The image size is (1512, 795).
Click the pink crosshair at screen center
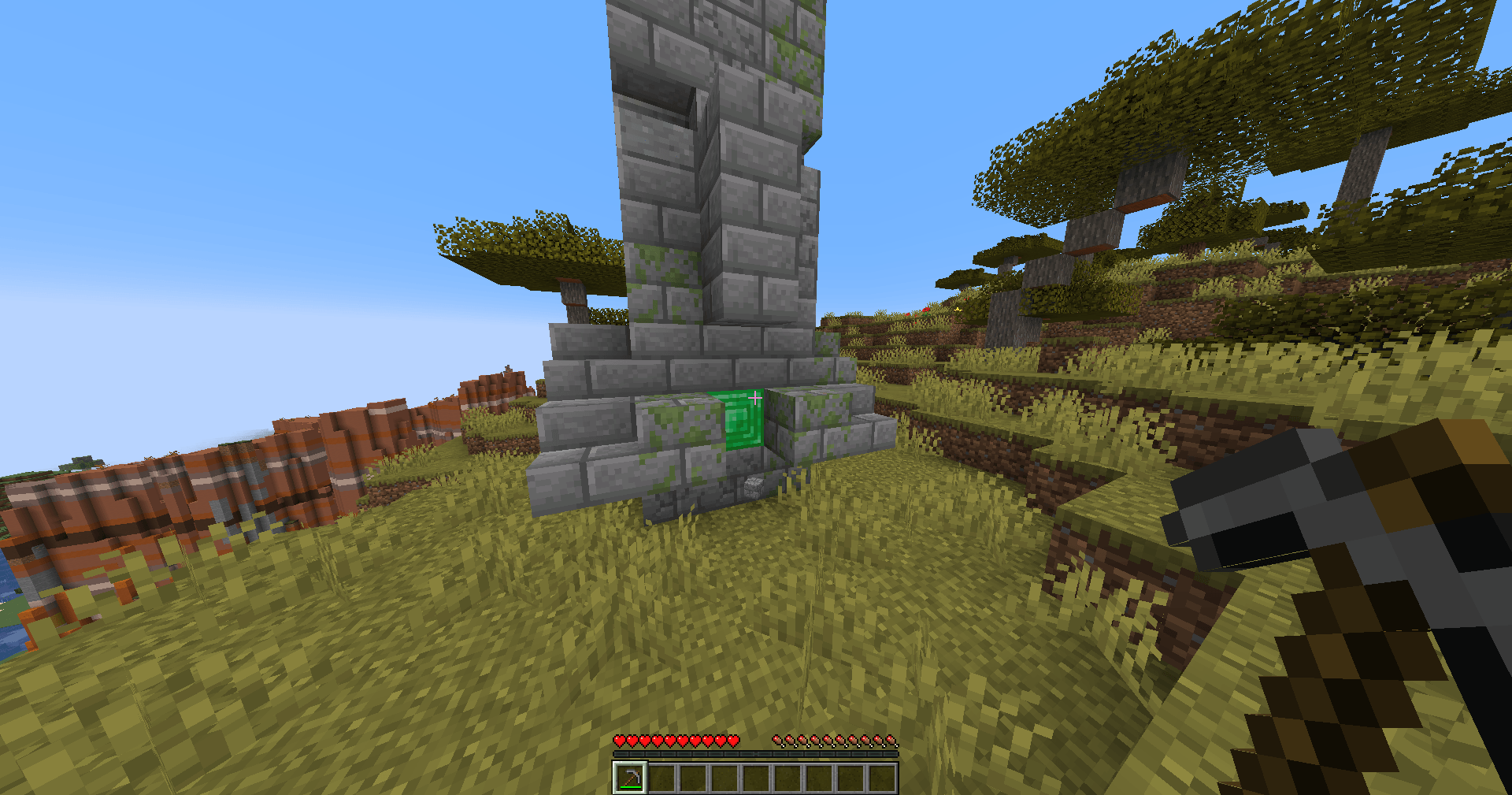tap(756, 399)
